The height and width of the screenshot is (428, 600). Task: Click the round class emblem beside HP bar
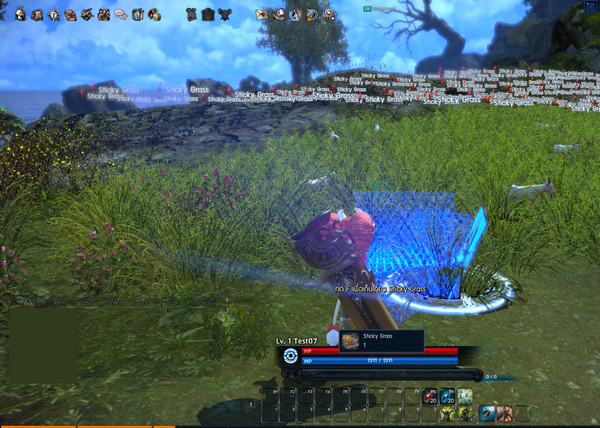(290, 355)
